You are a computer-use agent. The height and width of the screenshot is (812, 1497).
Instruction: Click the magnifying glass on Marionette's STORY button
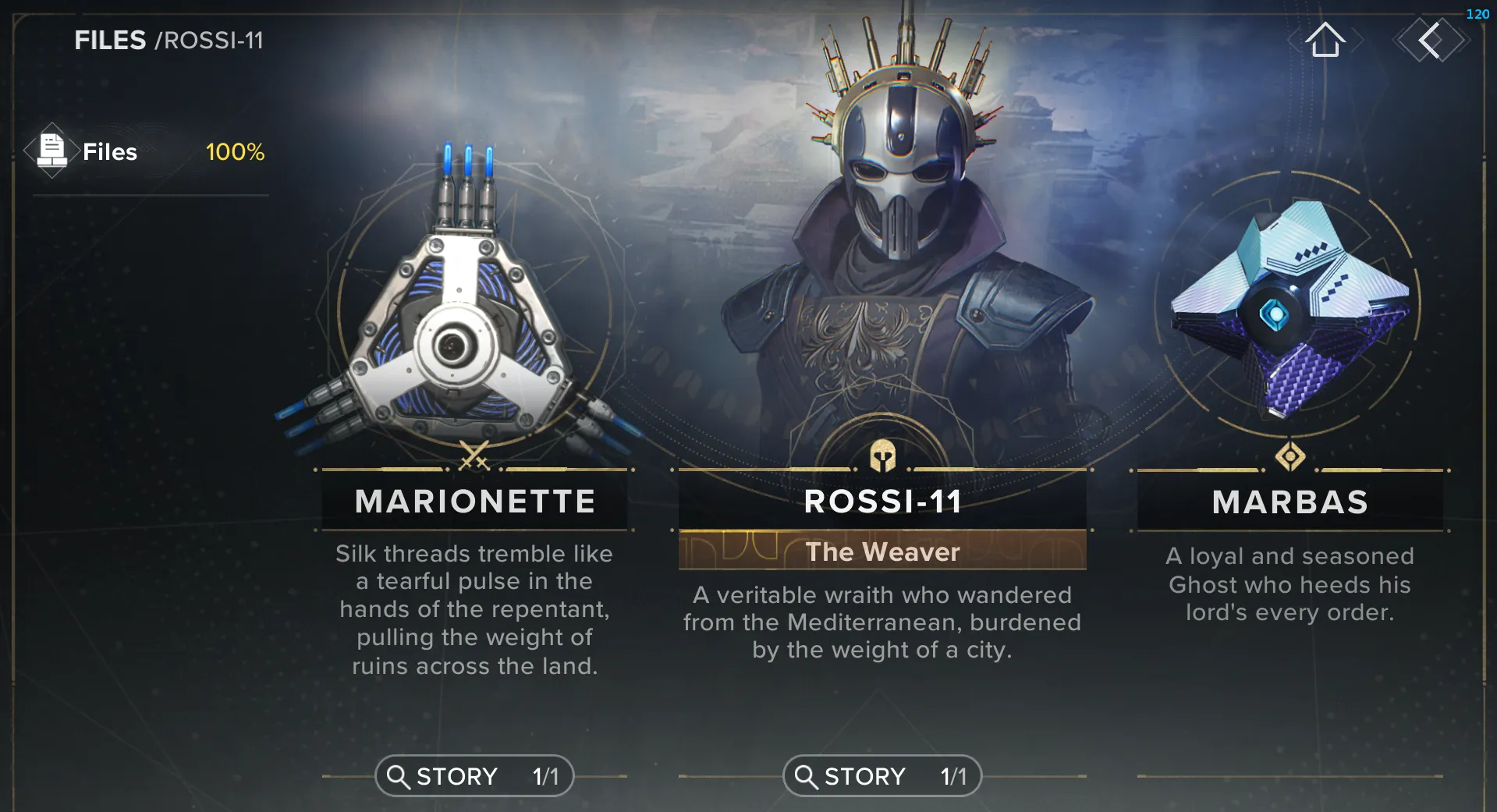pyautogui.click(x=400, y=776)
